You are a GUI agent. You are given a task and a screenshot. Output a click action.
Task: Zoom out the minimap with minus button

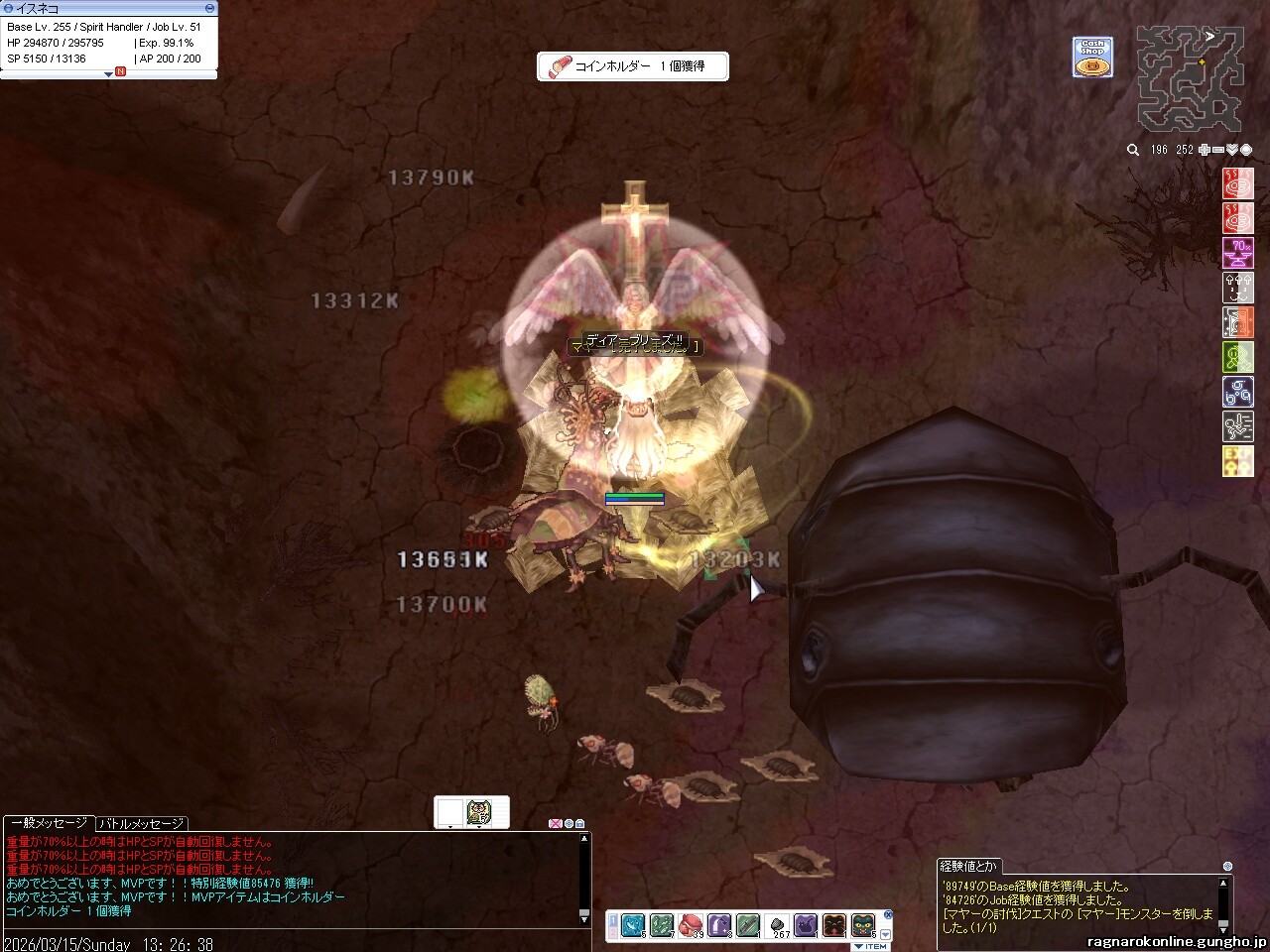(1218, 150)
